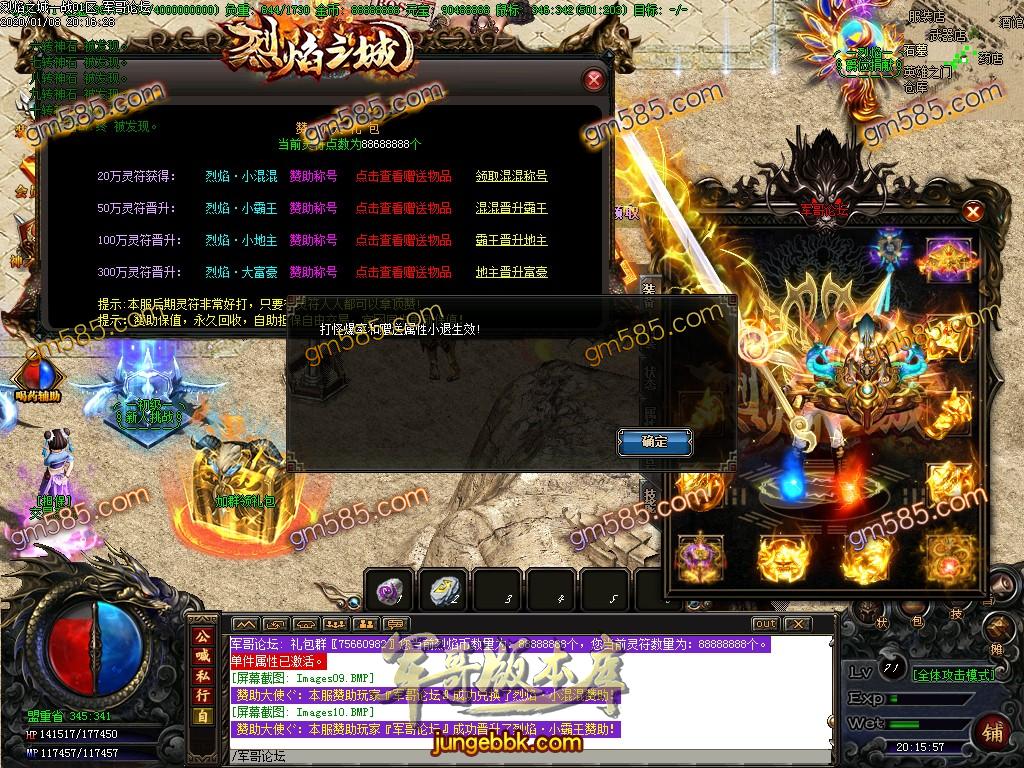The width and height of the screenshot is (1024, 768).
Task: Claim the 领取混混称号 title link
Action: [511, 176]
